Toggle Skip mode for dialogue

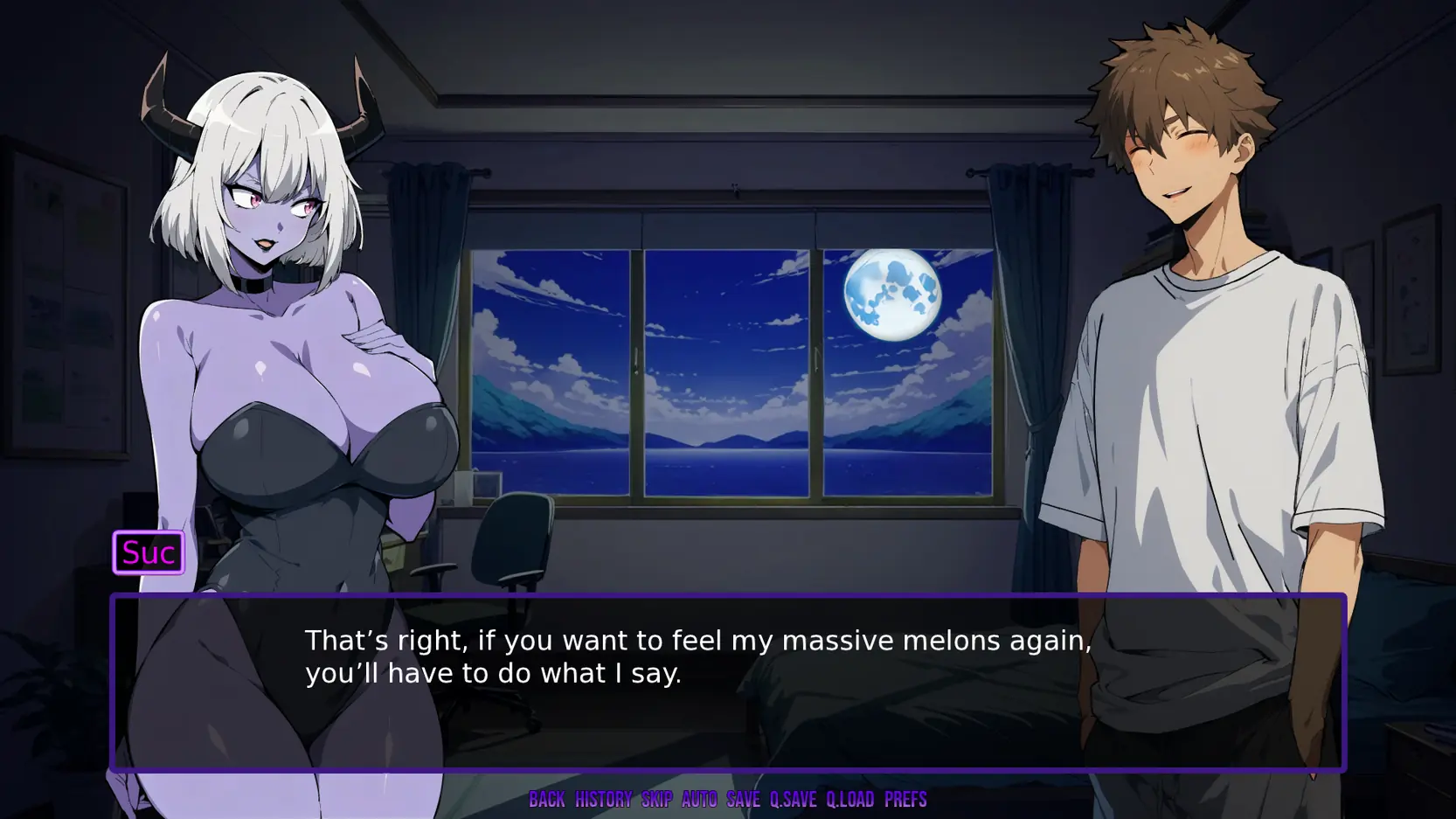[x=657, y=799]
